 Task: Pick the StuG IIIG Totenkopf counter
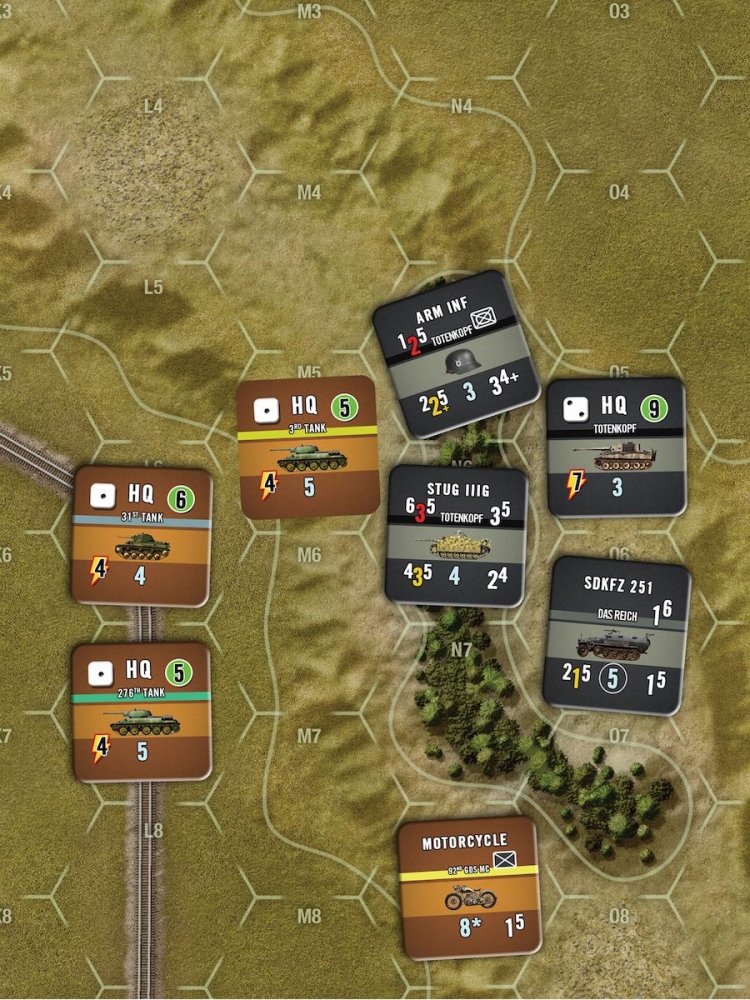(x=457, y=536)
